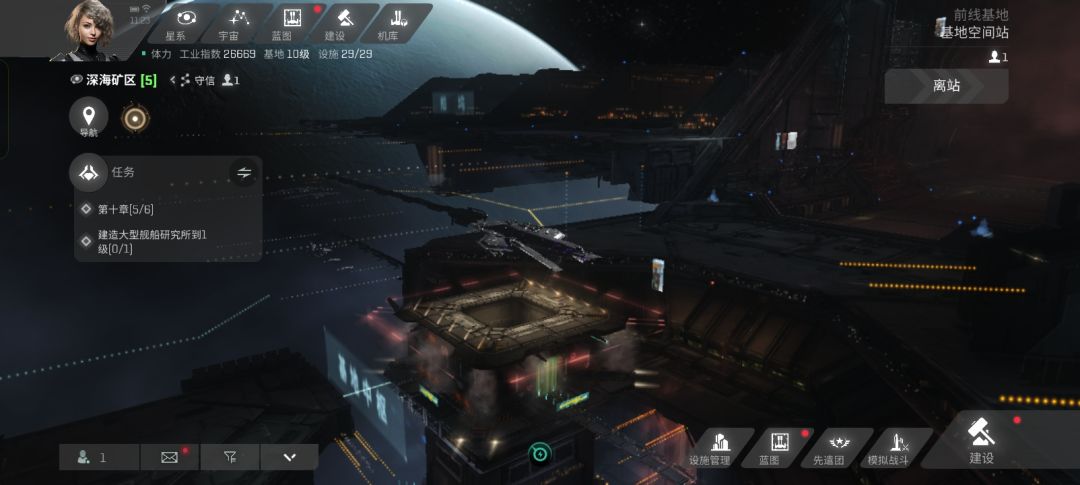Switch to the 宇宙 universe view
The width and height of the screenshot is (1080, 485).
coord(237,23)
